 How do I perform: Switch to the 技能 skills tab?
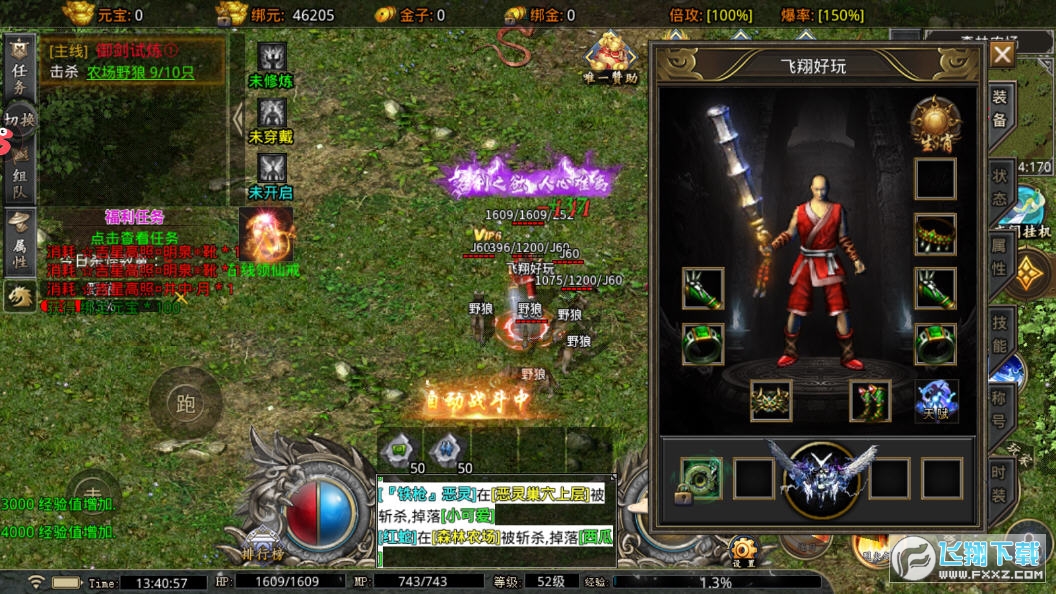999,333
